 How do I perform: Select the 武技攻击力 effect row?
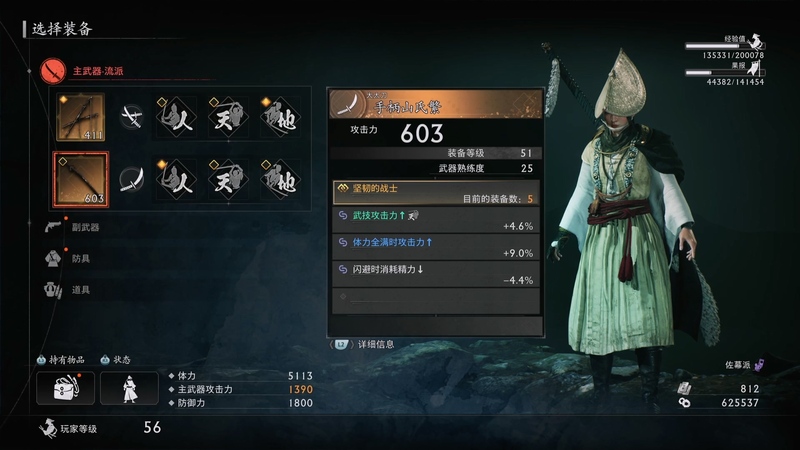click(436, 220)
